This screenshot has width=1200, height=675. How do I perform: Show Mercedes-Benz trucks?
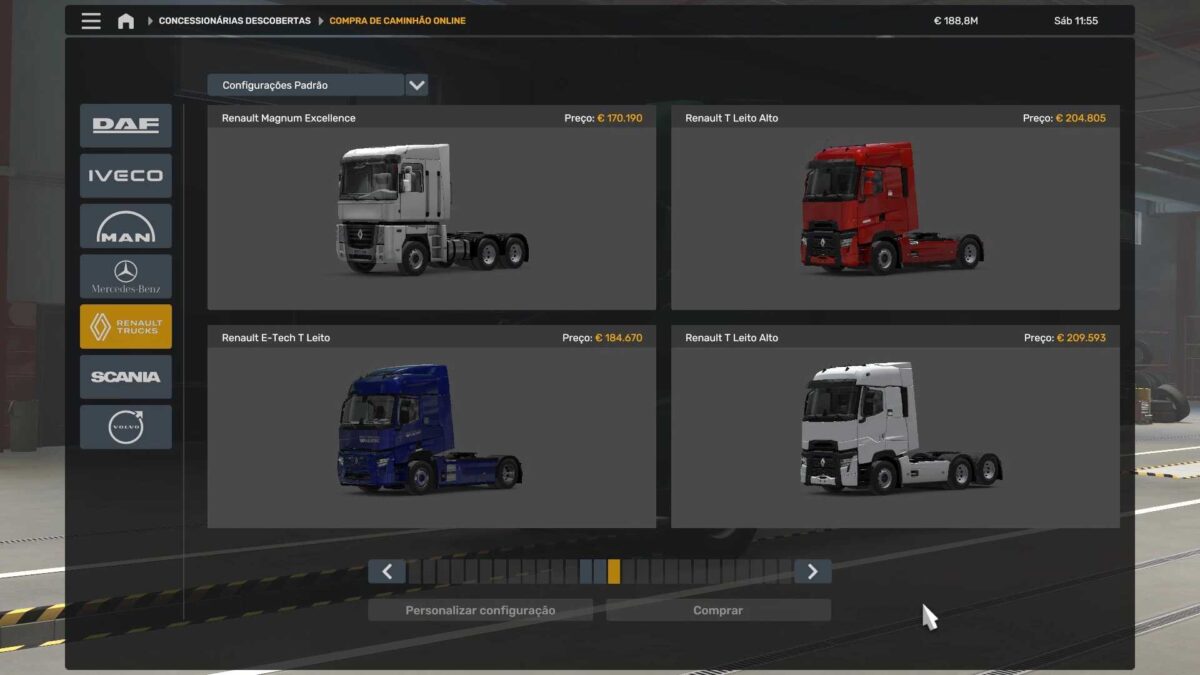(x=126, y=276)
